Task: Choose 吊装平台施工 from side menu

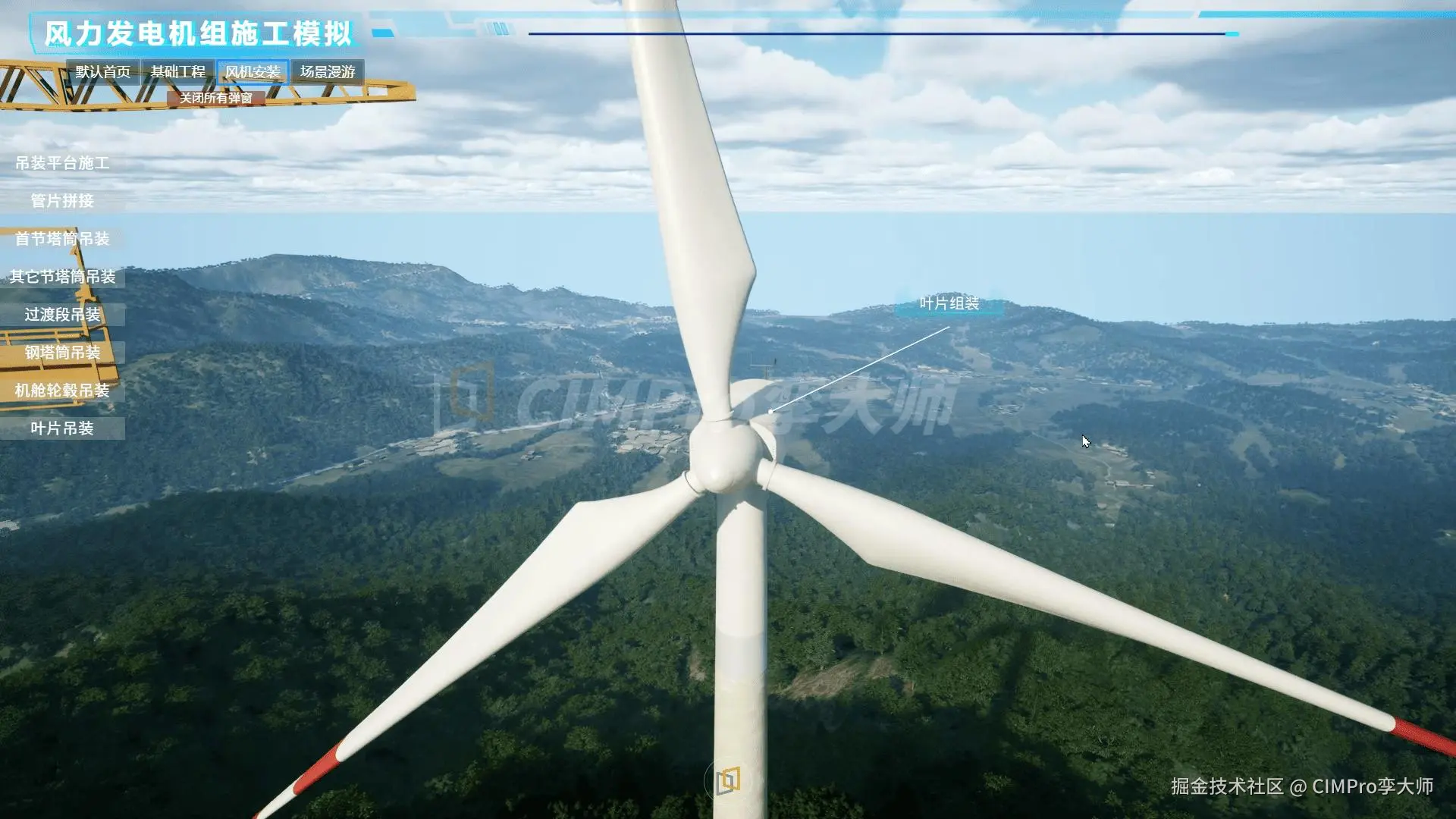Action: tap(62, 163)
